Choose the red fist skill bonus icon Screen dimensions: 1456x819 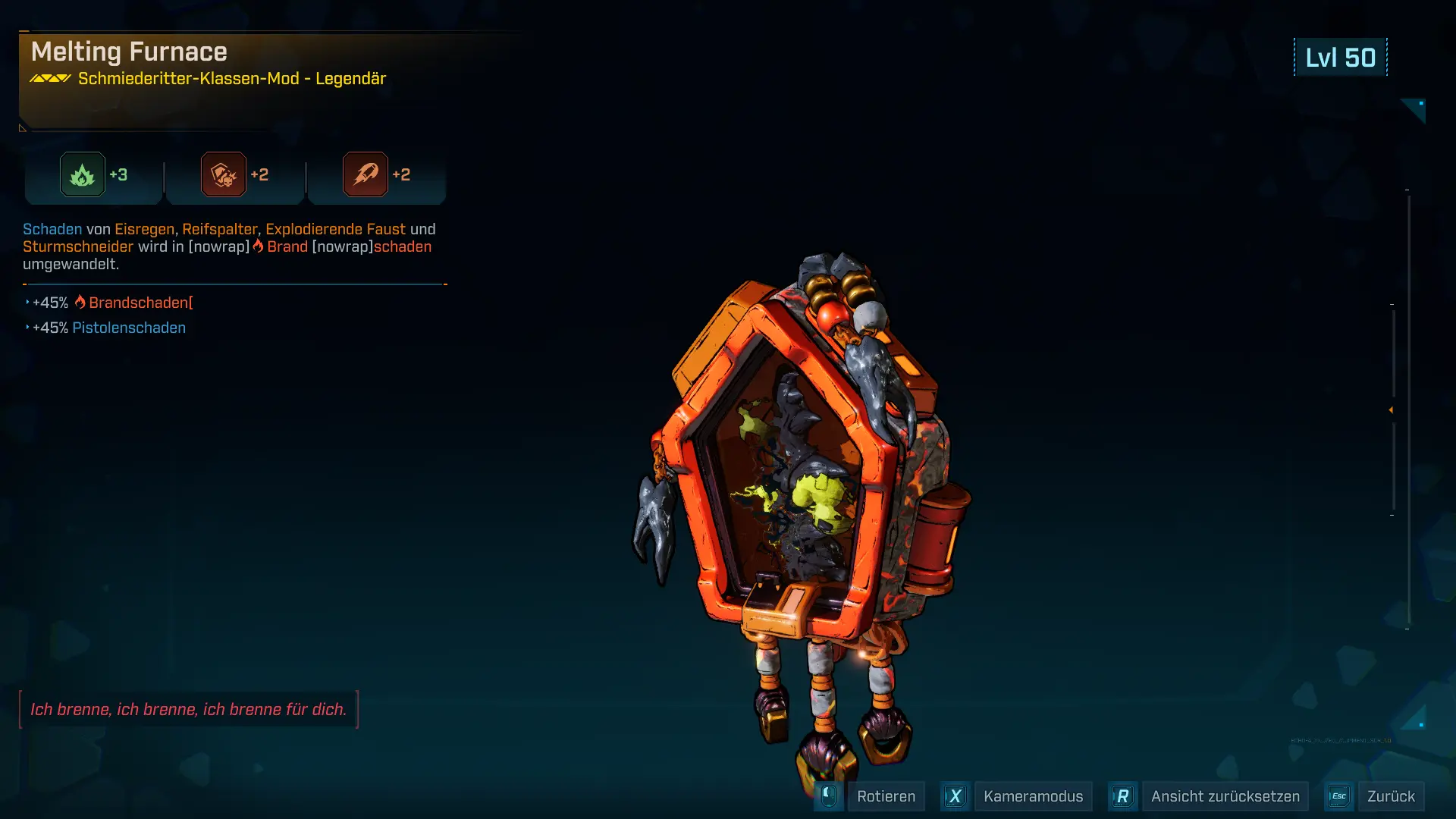(224, 174)
